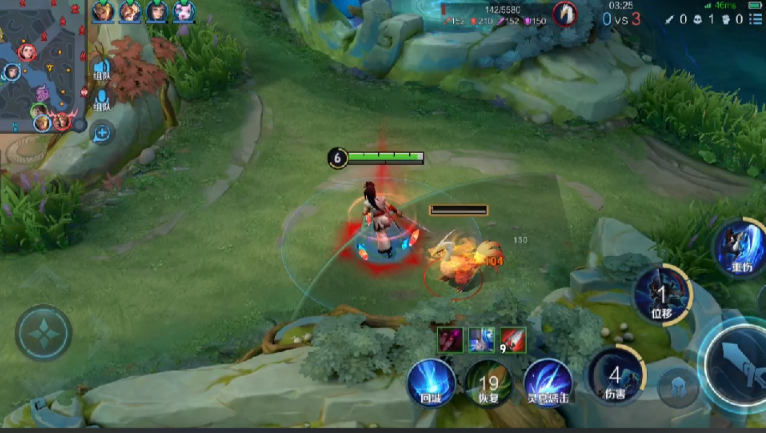Screen dimensions: 766x433
Task: Open the settings menu list icon
Action: tap(757, 19)
